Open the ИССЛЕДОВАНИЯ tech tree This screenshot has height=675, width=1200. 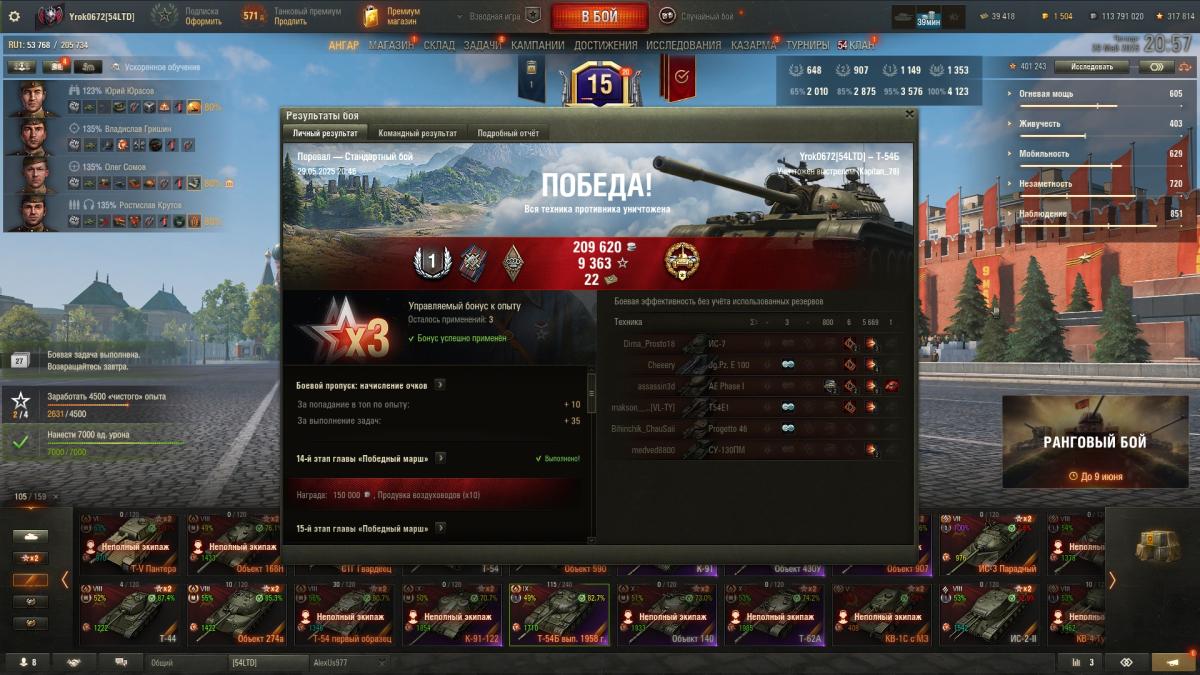[683, 45]
